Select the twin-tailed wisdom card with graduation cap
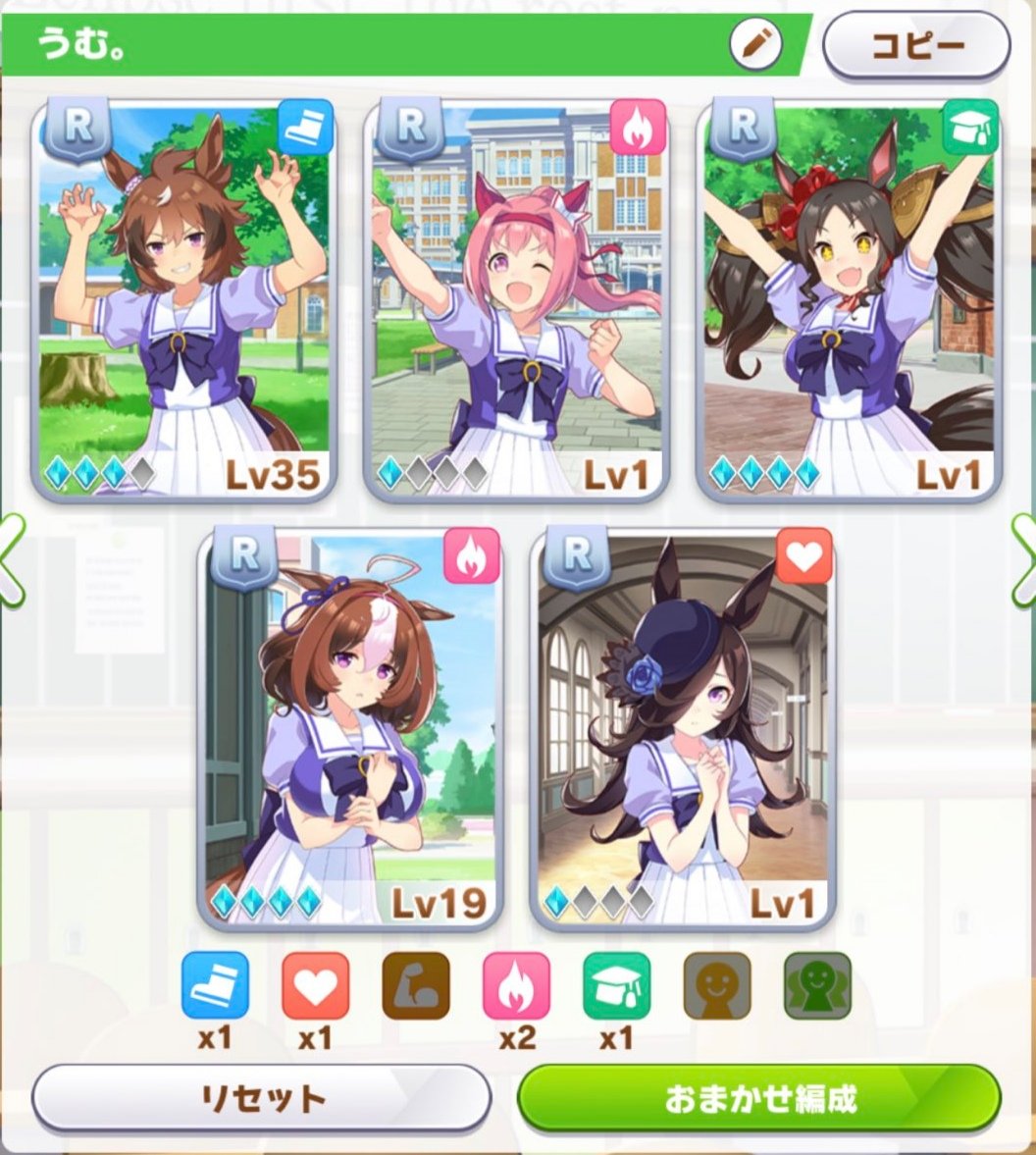This screenshot has width=1036, height=1155. [x=849, y=299]
